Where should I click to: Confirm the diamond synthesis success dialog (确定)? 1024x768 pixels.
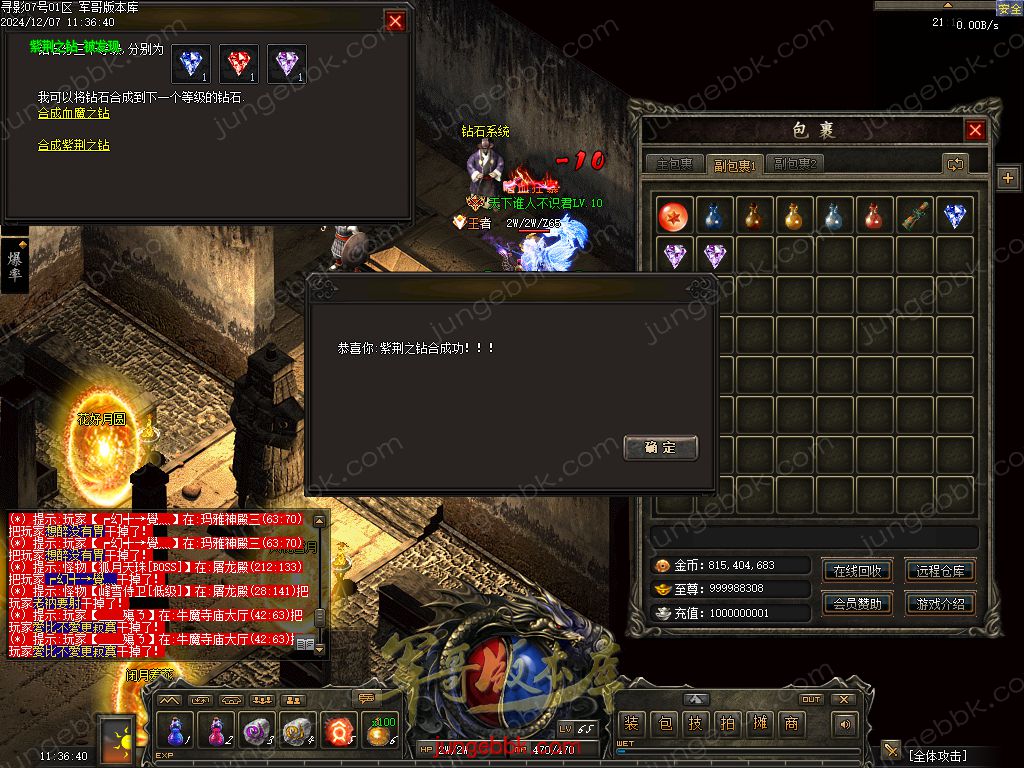click(x=660, y=448)
